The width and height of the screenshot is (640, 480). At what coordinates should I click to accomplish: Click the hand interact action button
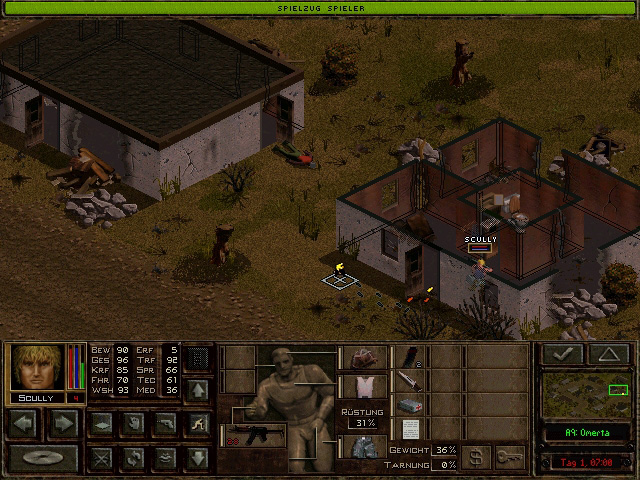click(x=133, y=423)
